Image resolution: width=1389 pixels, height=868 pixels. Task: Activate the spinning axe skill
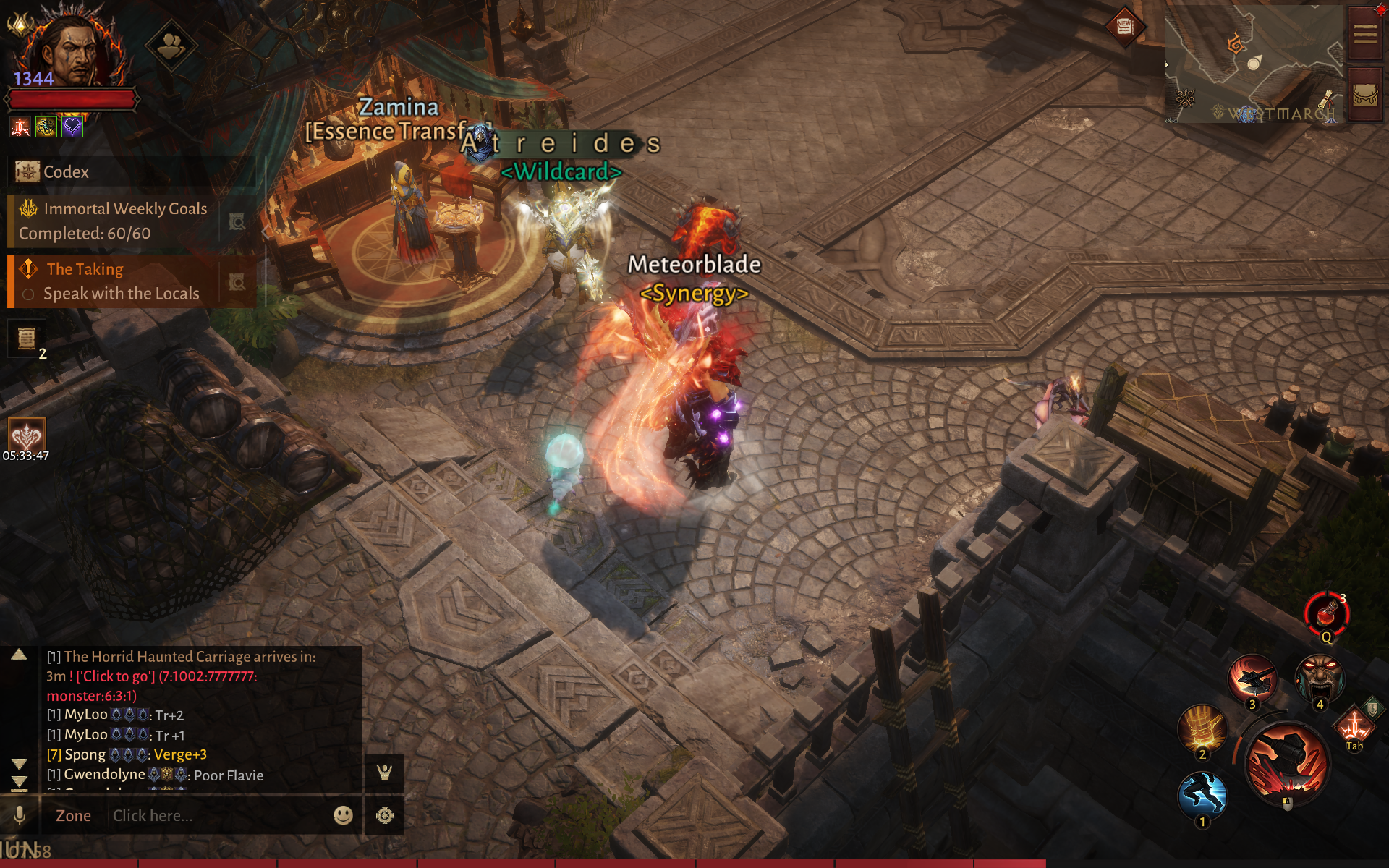point(1252,678)
